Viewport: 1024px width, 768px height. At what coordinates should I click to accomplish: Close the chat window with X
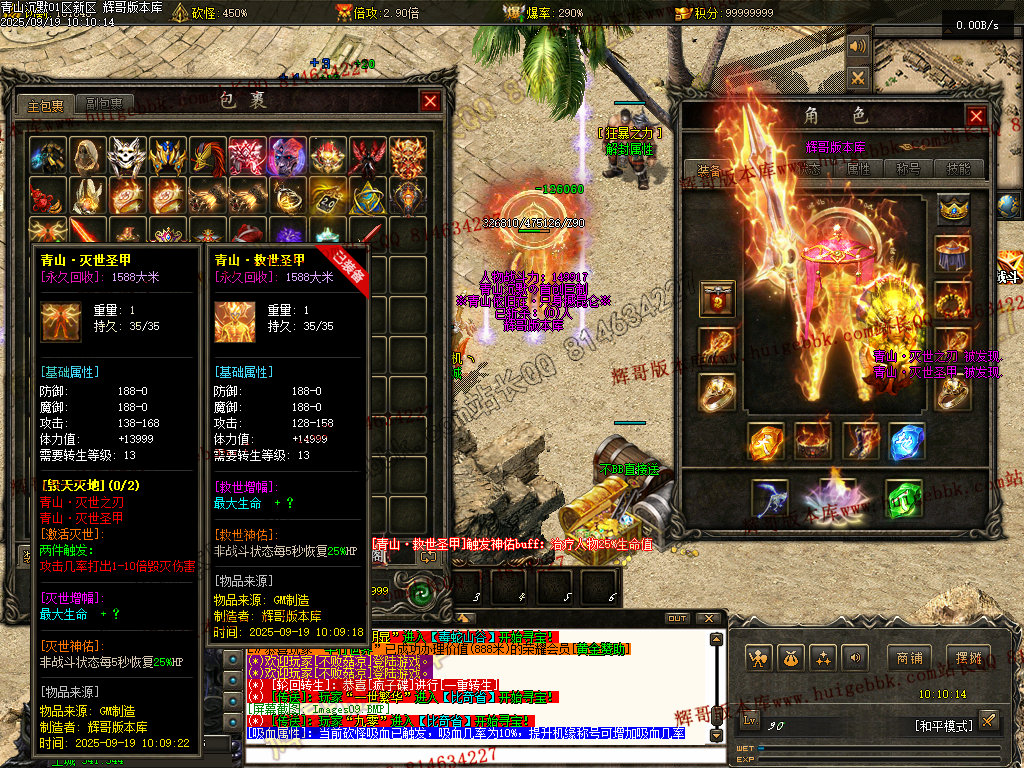coord(709,618)
